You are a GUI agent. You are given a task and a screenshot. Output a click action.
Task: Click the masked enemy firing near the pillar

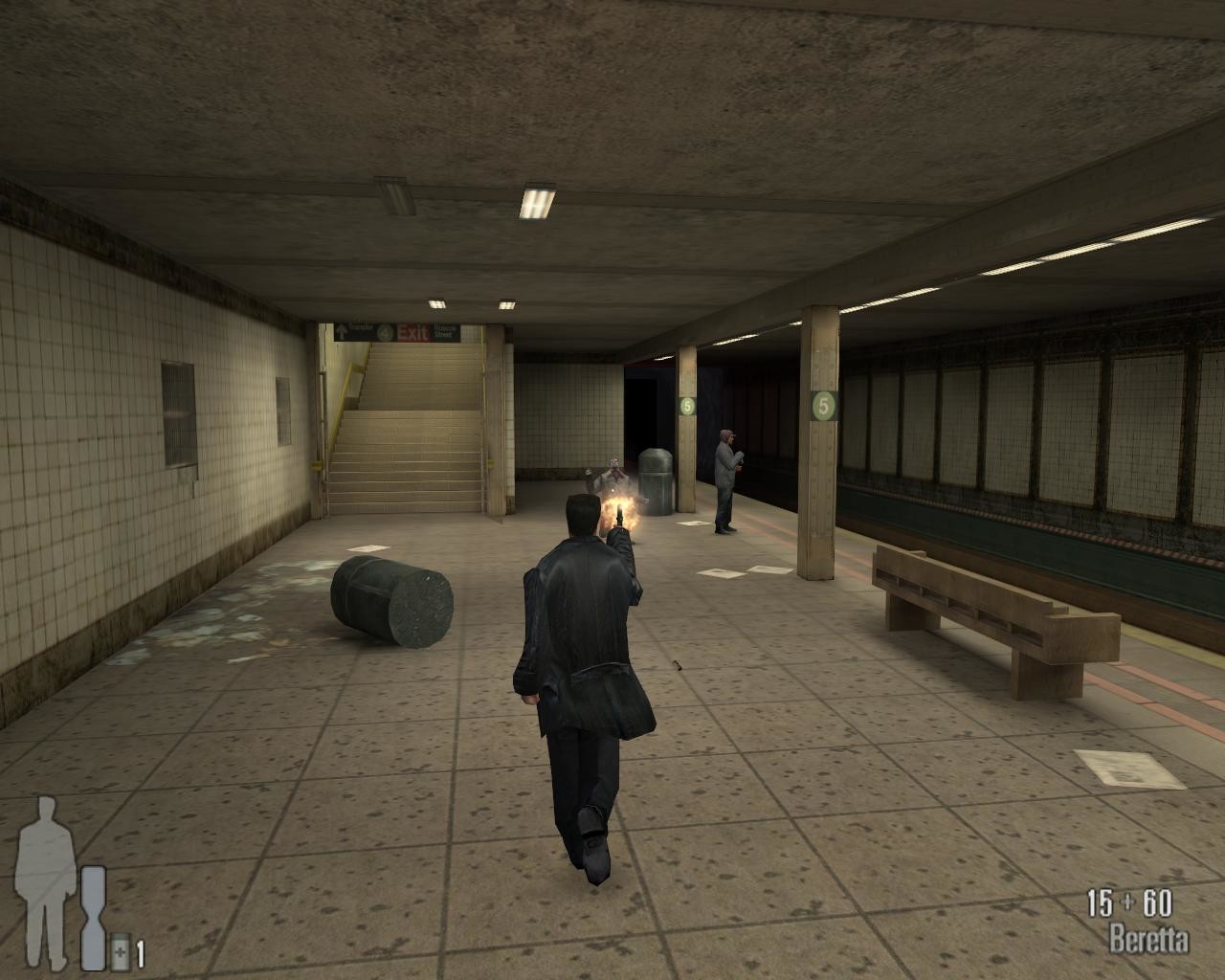612,474
